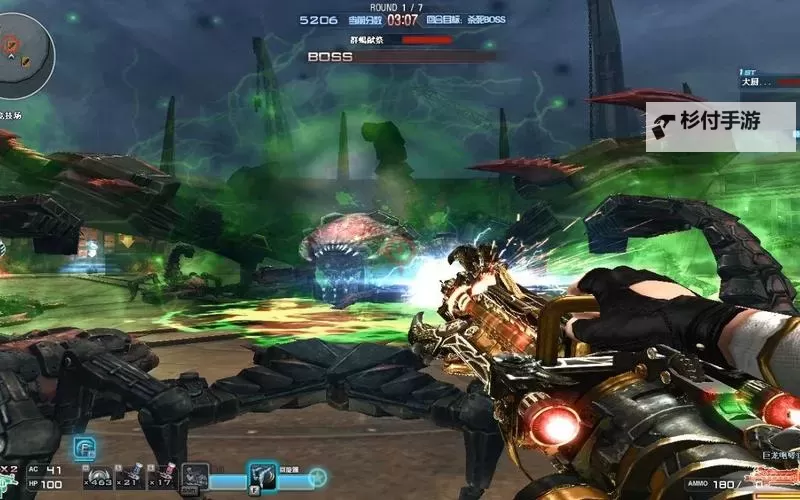
Task: Click the star emblem at energy bar end
Action: 317,476
